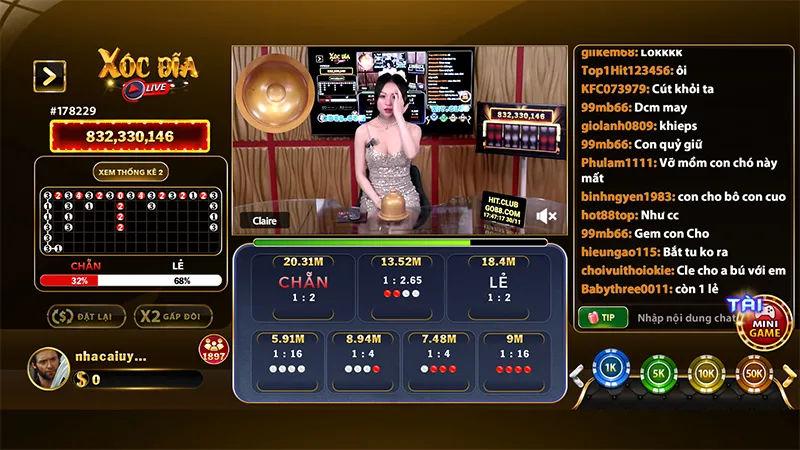This screenshot has width=800, height=450.
Task: Activate the X2 Gấp Đôi double button
Action: coord(173,316)
